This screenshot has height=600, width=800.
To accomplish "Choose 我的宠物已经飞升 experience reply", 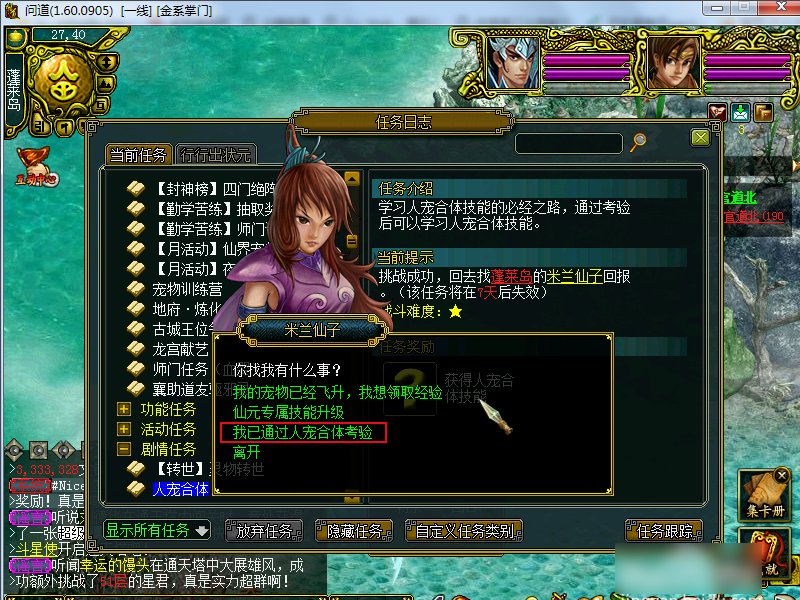I will point(336,392).
